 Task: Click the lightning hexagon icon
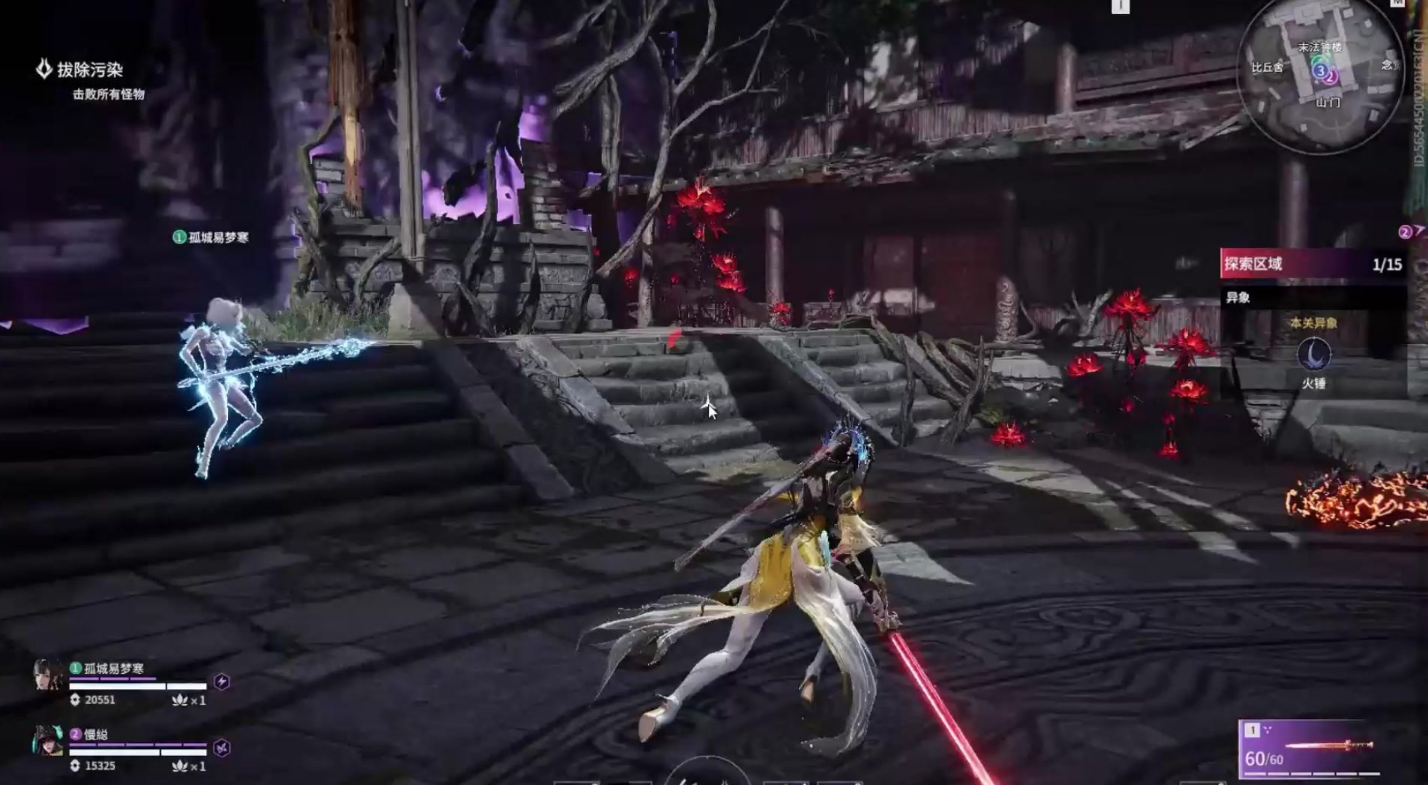[x=222, y=682]
